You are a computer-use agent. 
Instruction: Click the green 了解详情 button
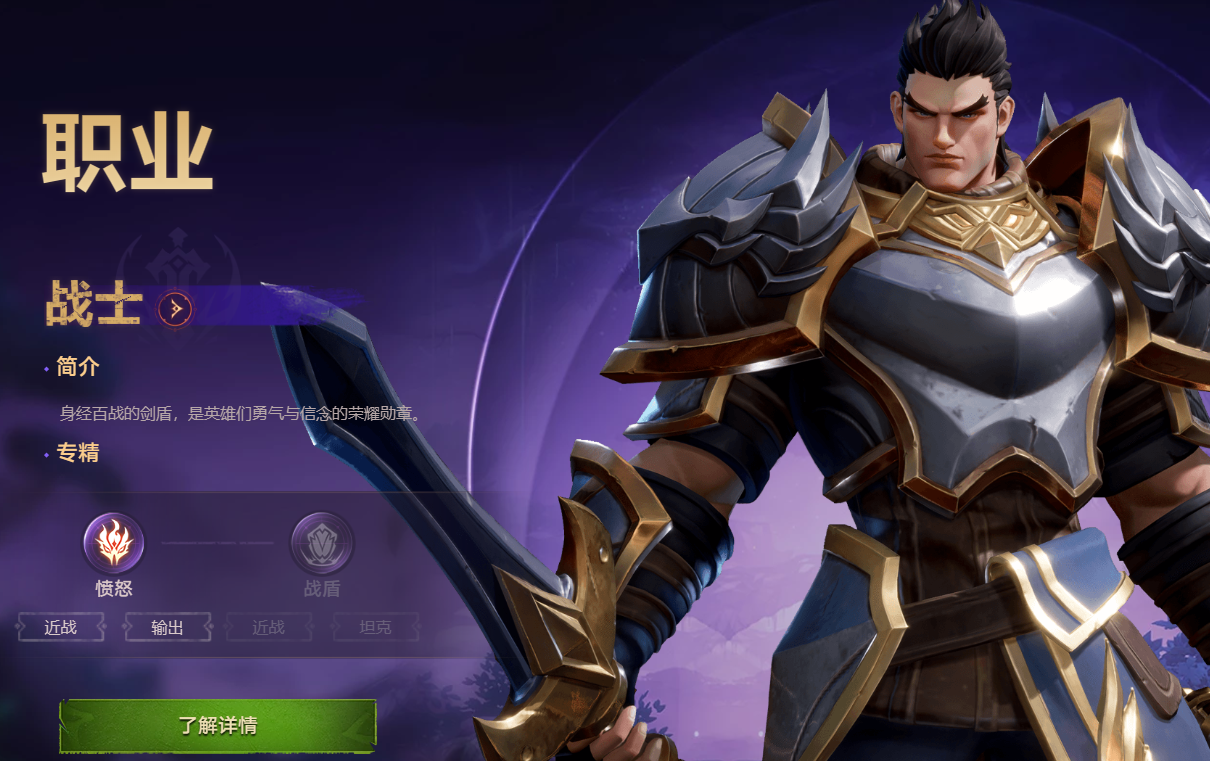[x=217, y=725]
